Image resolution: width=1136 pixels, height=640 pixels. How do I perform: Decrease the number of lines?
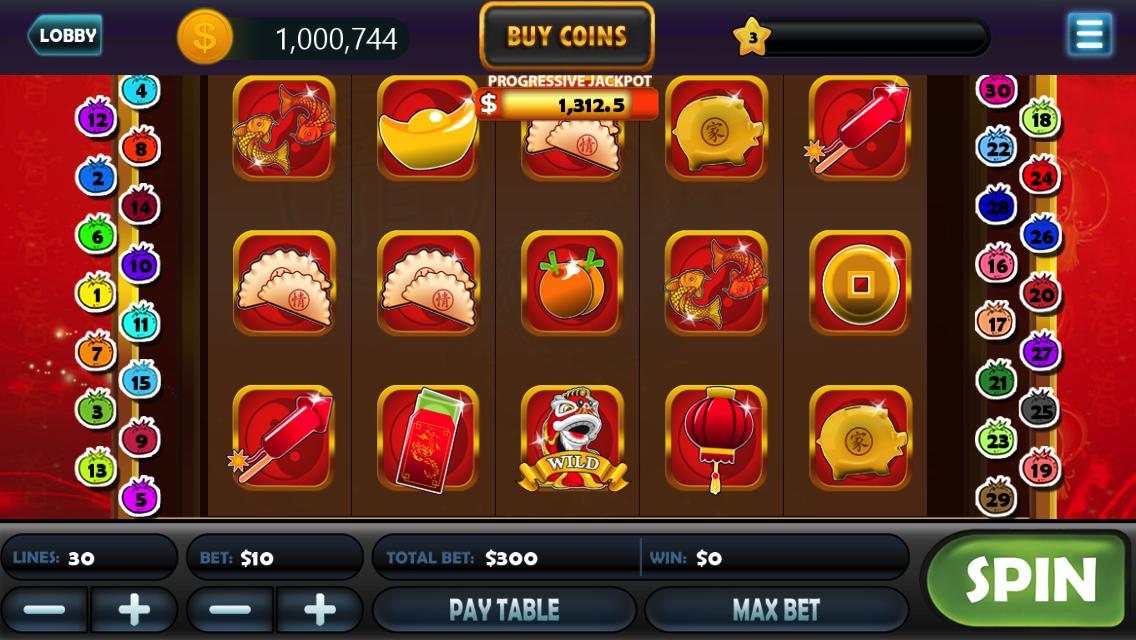tap(45, 609)
